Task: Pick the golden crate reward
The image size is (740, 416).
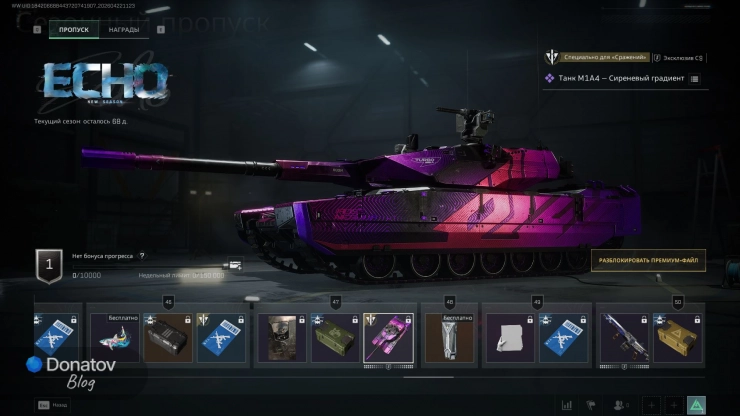Action: (678, 337)
